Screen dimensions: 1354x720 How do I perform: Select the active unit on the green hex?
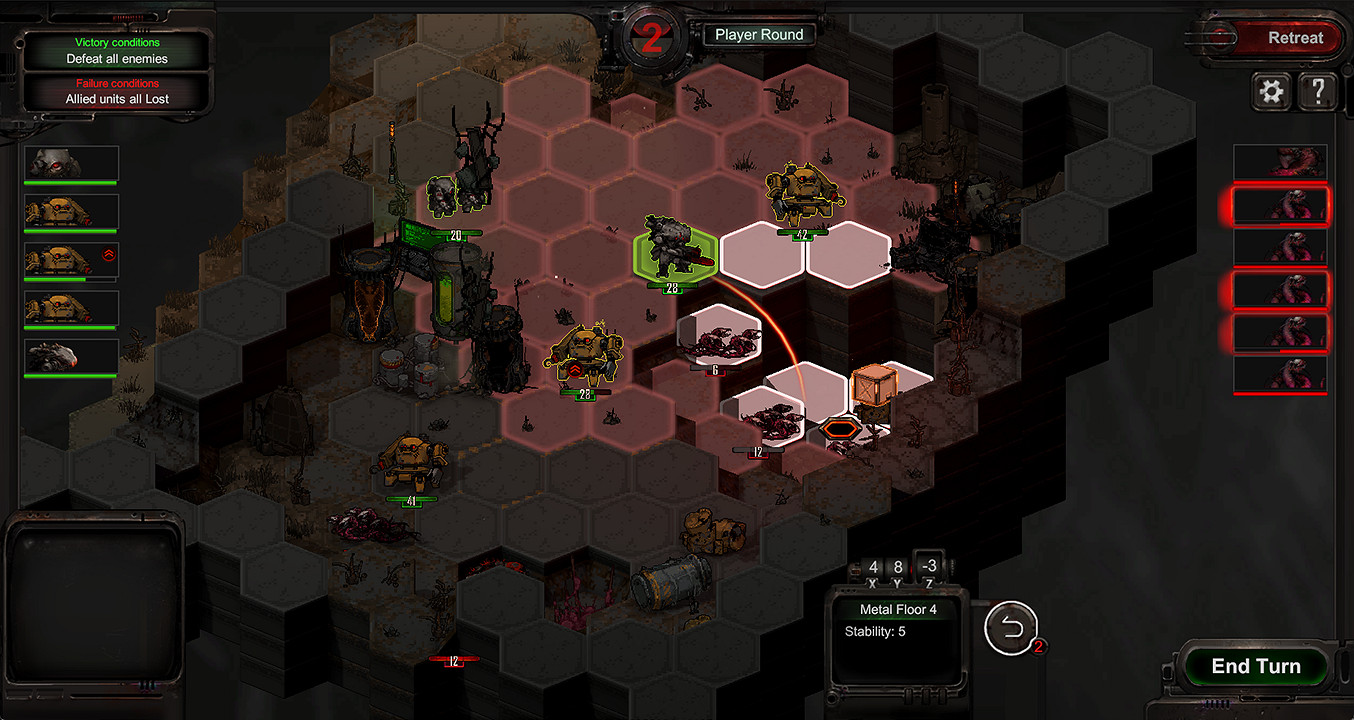[x=674, y=250]
